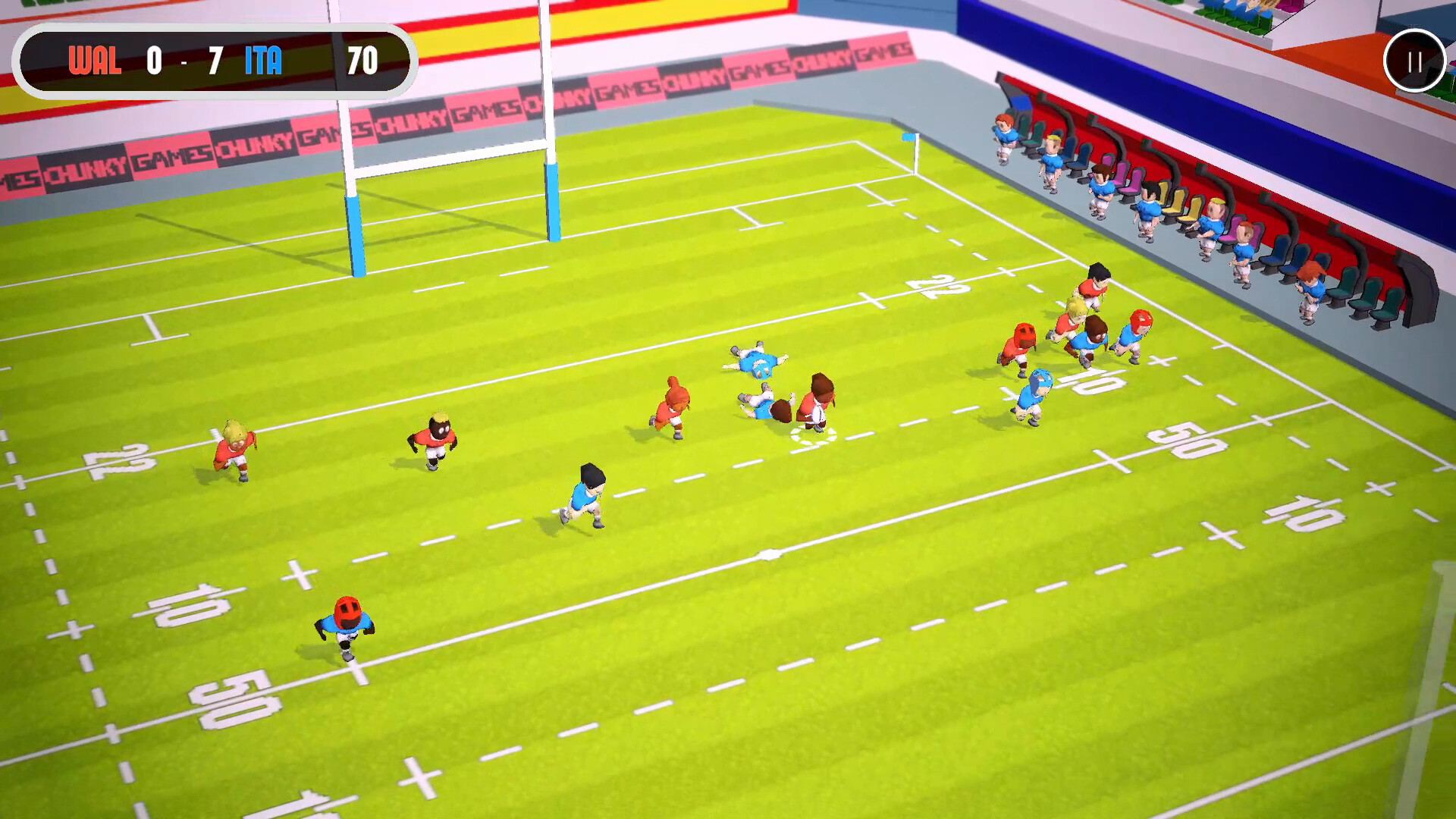This screenshot has height=819, width=1456.
Task: Click the corner flag at the field edge
Action: click(907, 144)
